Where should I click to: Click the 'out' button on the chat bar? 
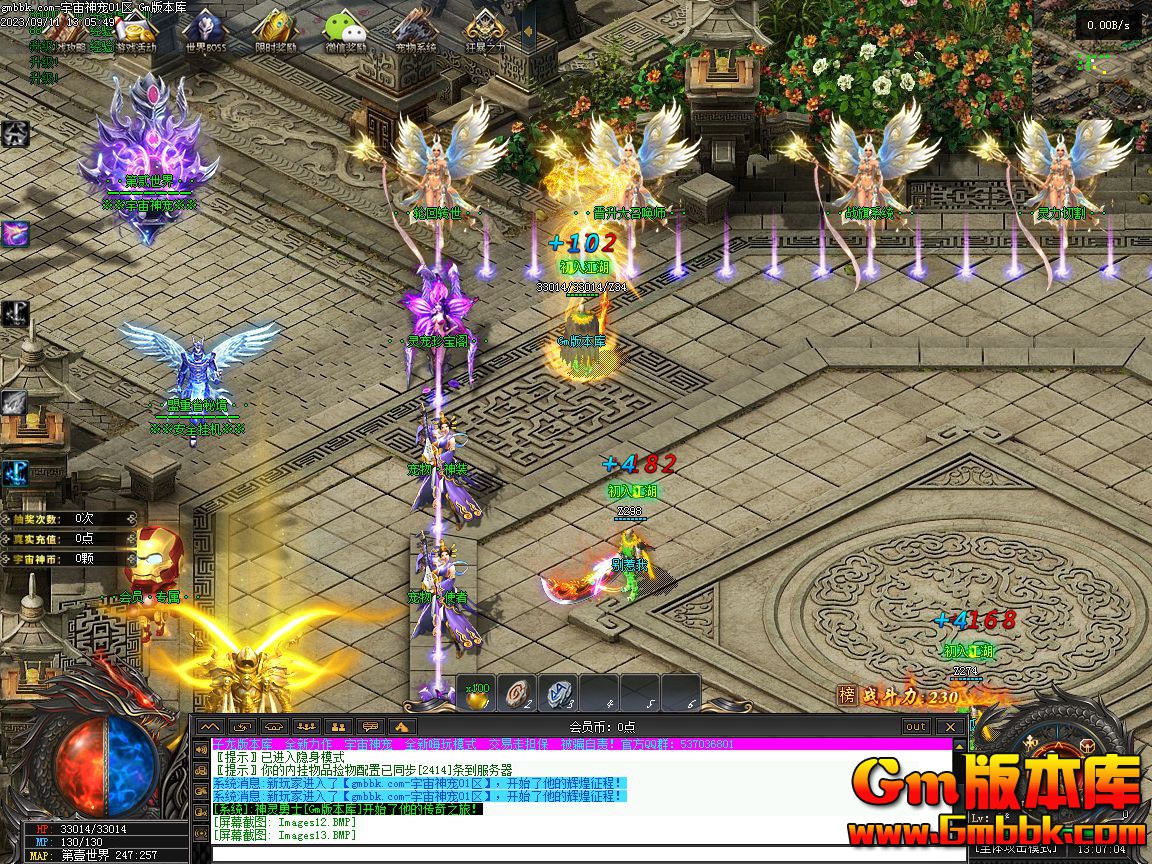pyautogui.click(x=915, y=727)
